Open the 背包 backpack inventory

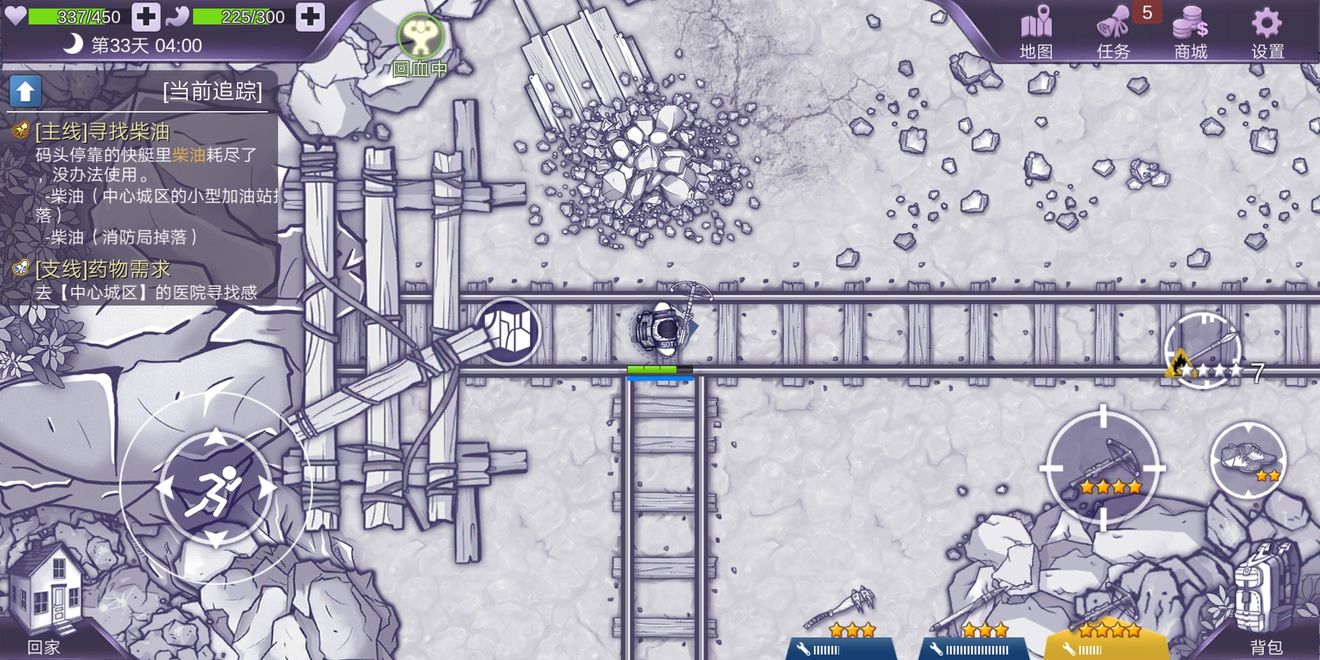(1266, 596)
